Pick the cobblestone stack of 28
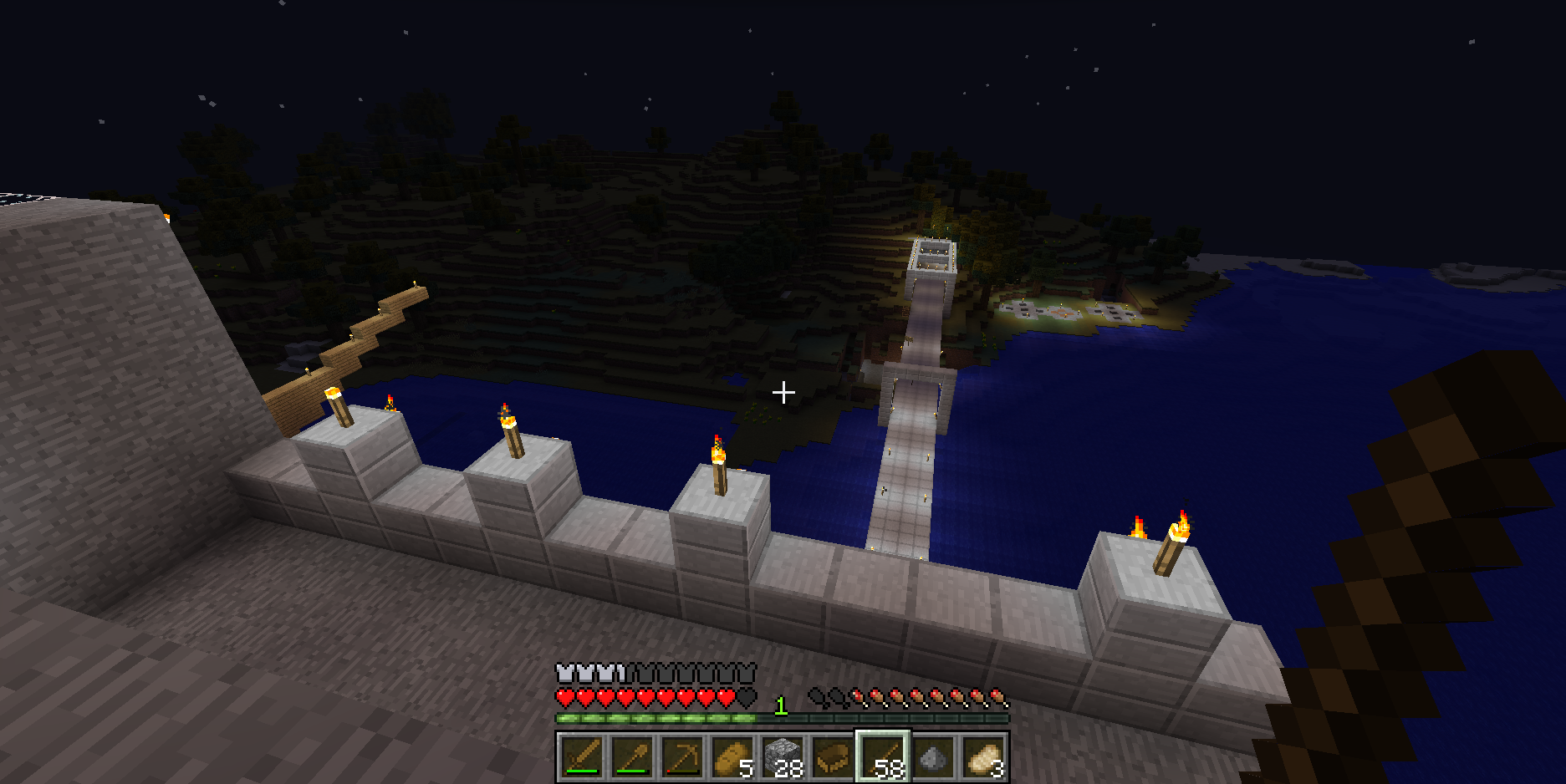This screenshot has width=1566, height=784. (x=783, y=757)
